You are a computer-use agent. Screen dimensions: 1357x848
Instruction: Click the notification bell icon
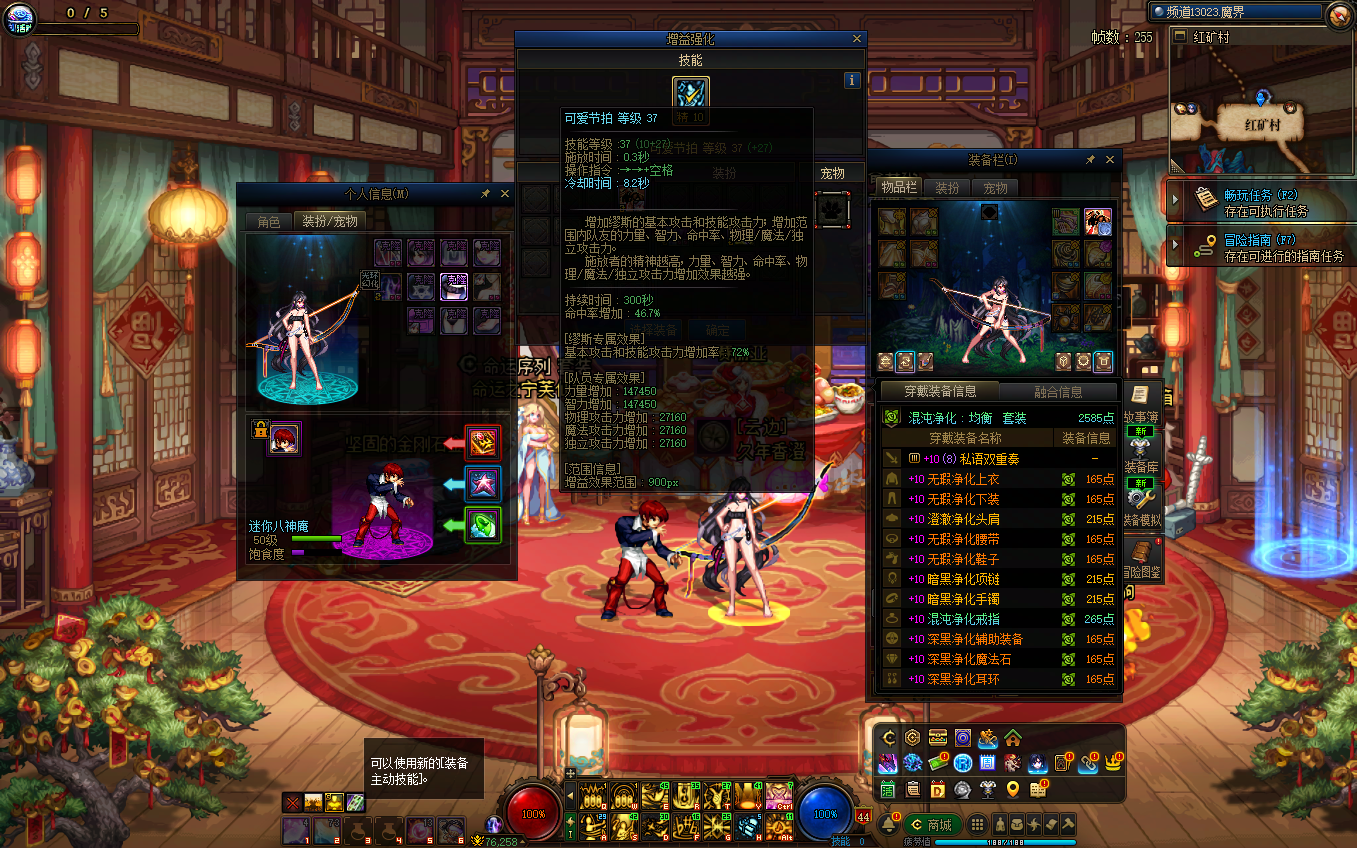(886, 824)
